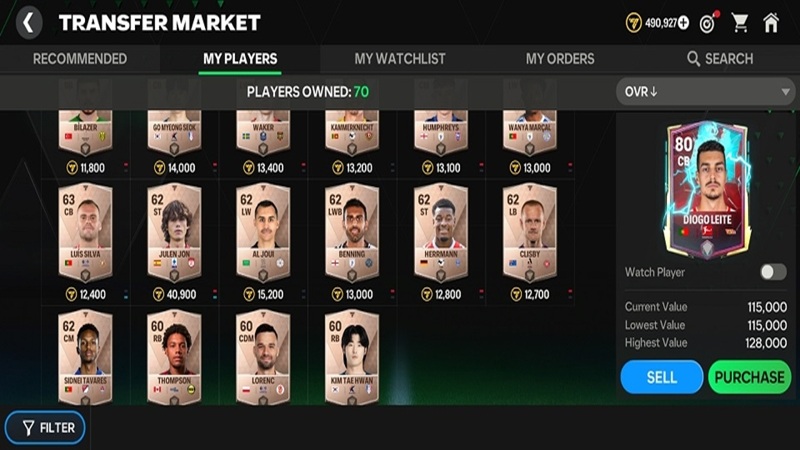Image resolution: width=800 pixels, height=450 pixels.
Task: Choose the Kim Tae Hwan card
Action: tap(352, 357)
